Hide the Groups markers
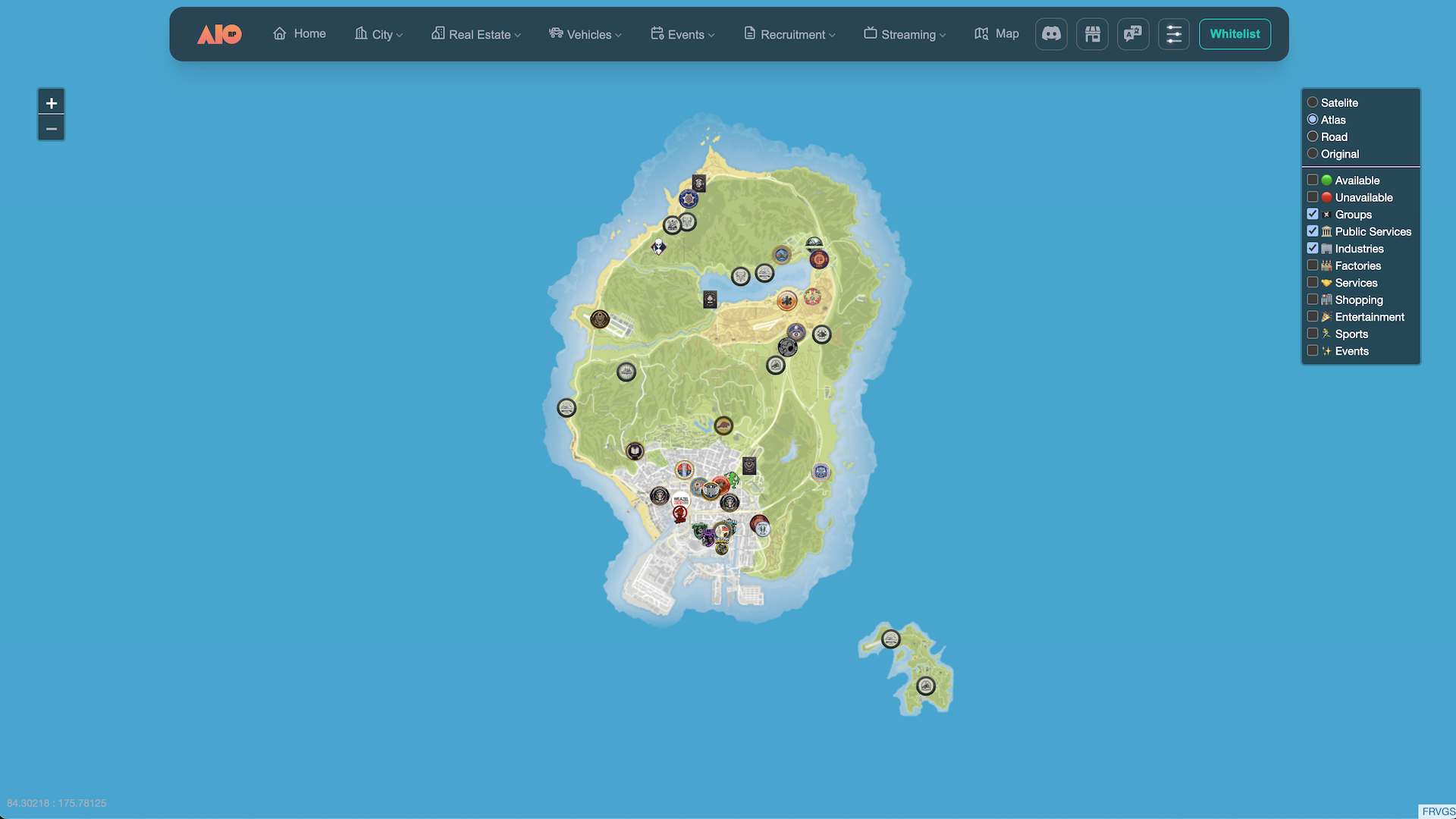The image size is (1456, 819). pyautogui.click(x=1313, y=215)
